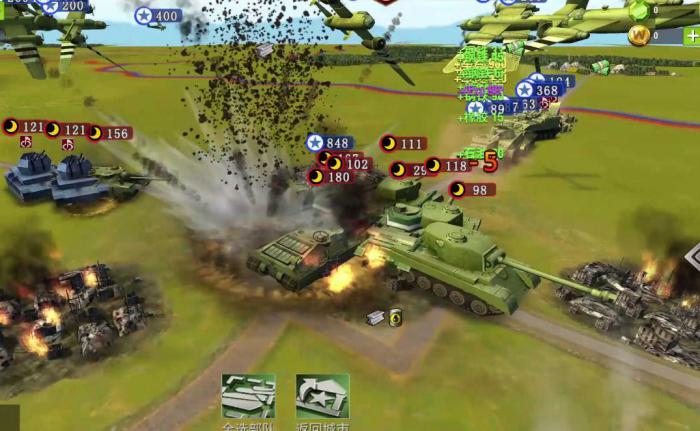Select all troops with the 全选部队 button

[247, 398]
